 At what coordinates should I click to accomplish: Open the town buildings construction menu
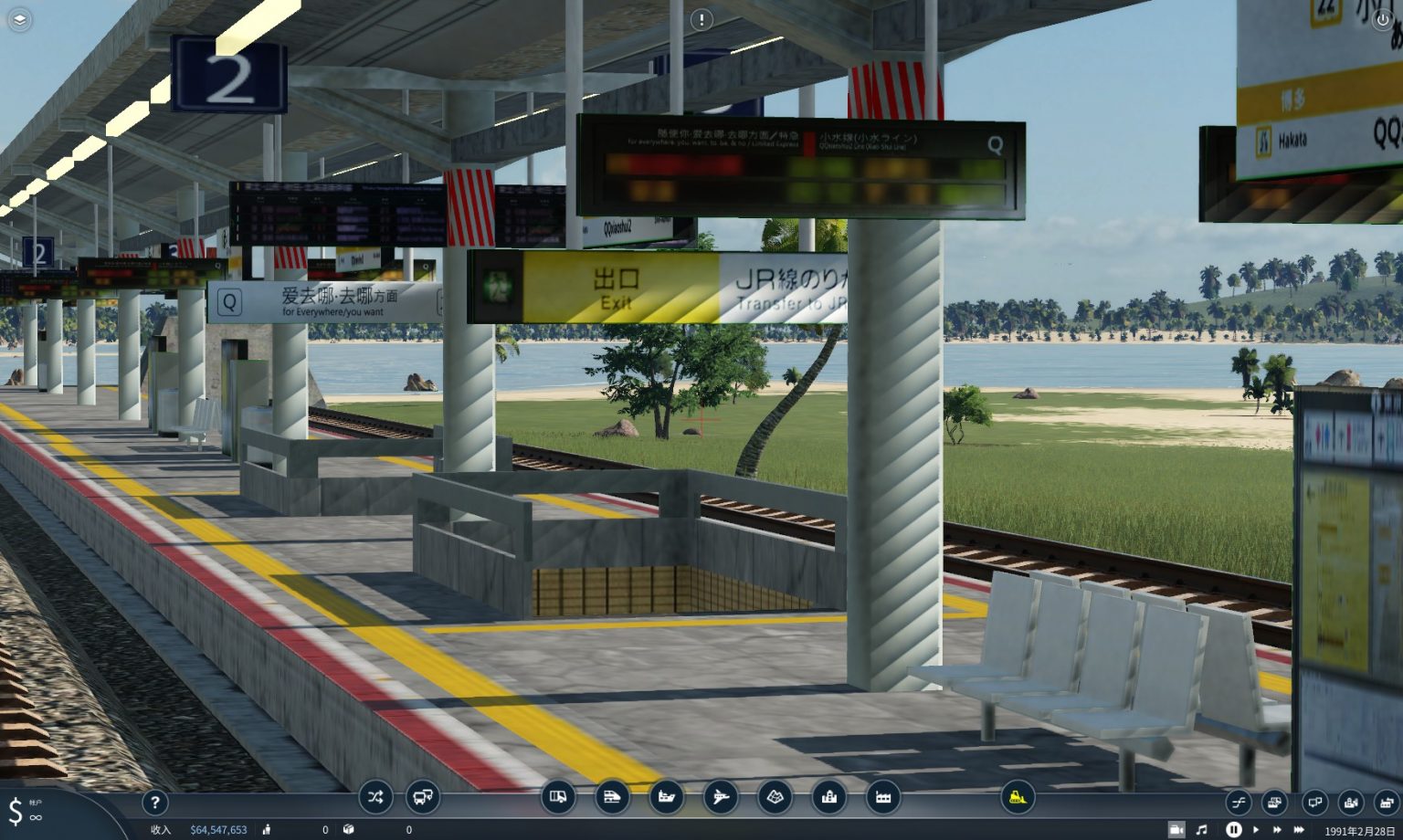(829, 797)
